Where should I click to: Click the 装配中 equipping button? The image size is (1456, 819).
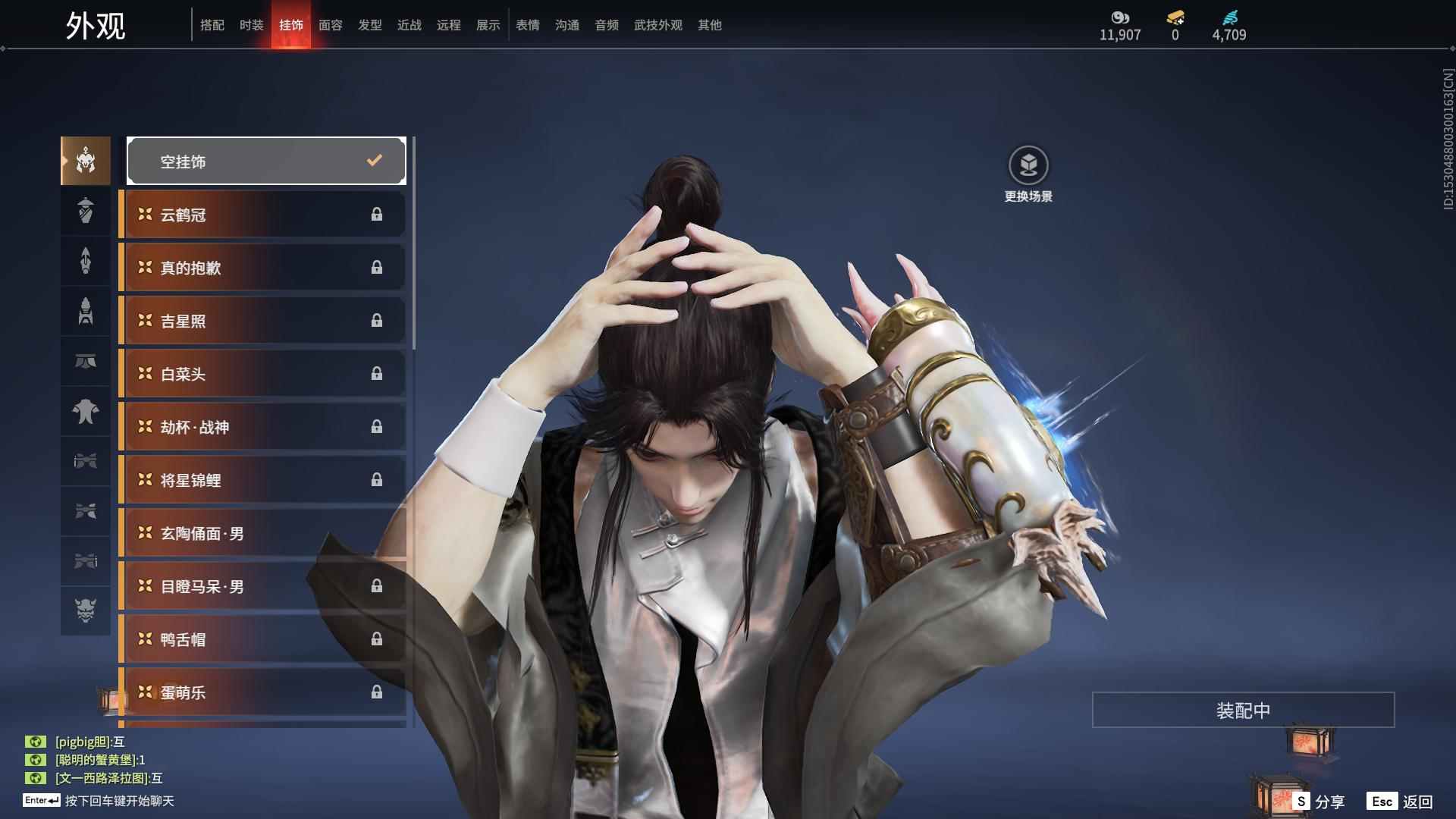click(x=1242, y=710)
